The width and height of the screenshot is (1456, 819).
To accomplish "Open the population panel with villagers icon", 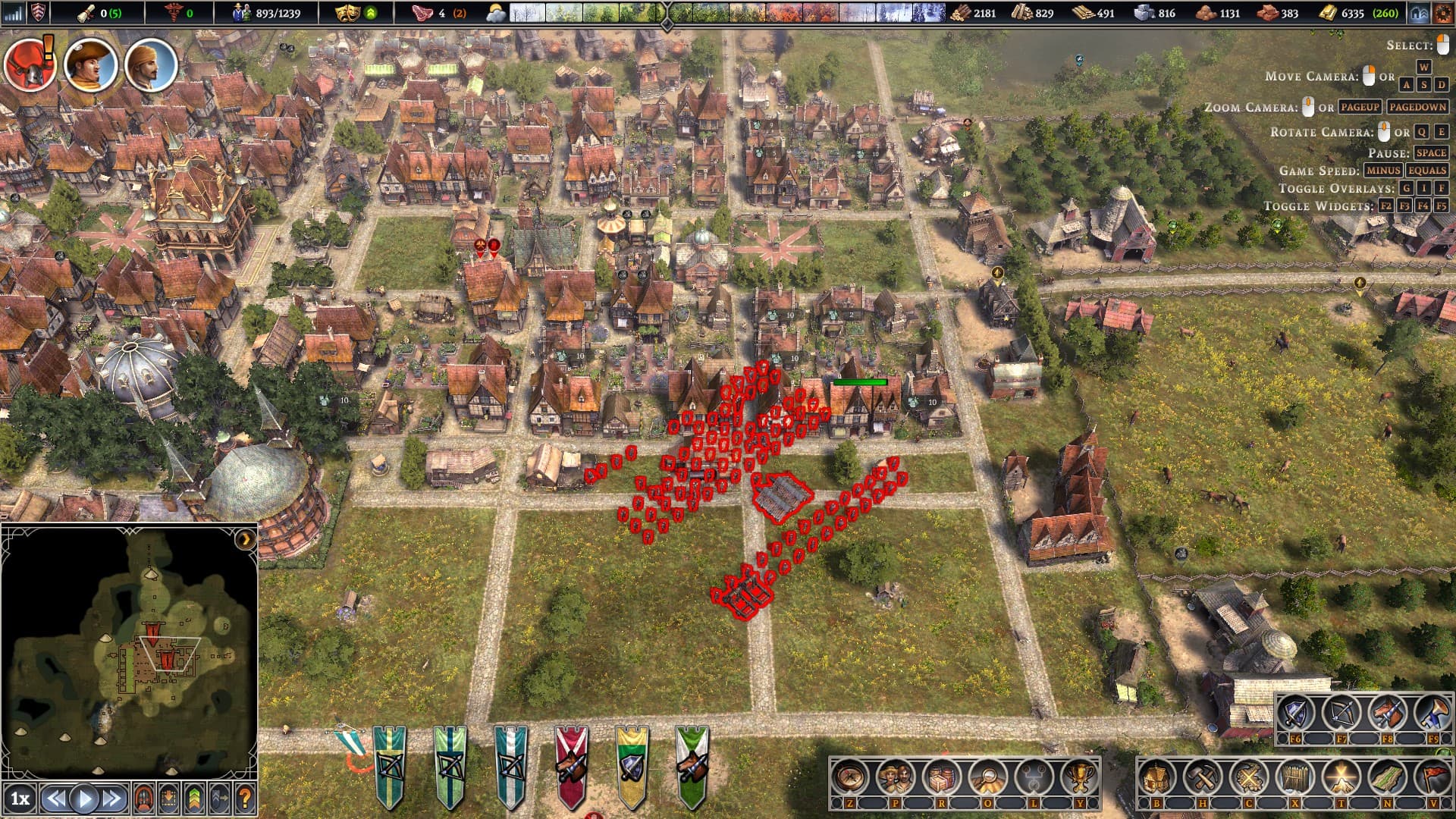I will click(896, 777).
